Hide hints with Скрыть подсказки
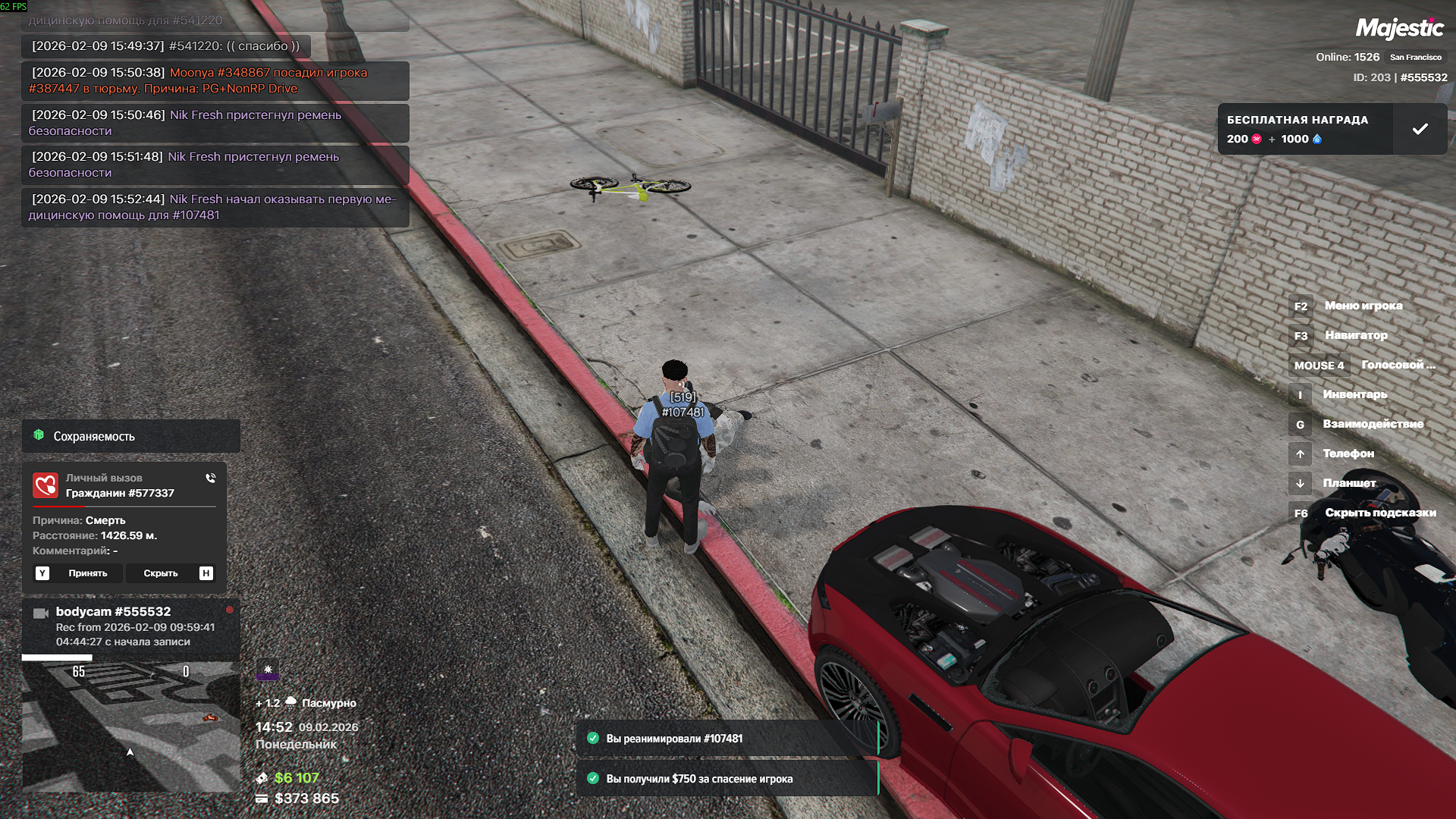The height and width of the screenshot is (819, 1456). click(x=1379, y=513)
